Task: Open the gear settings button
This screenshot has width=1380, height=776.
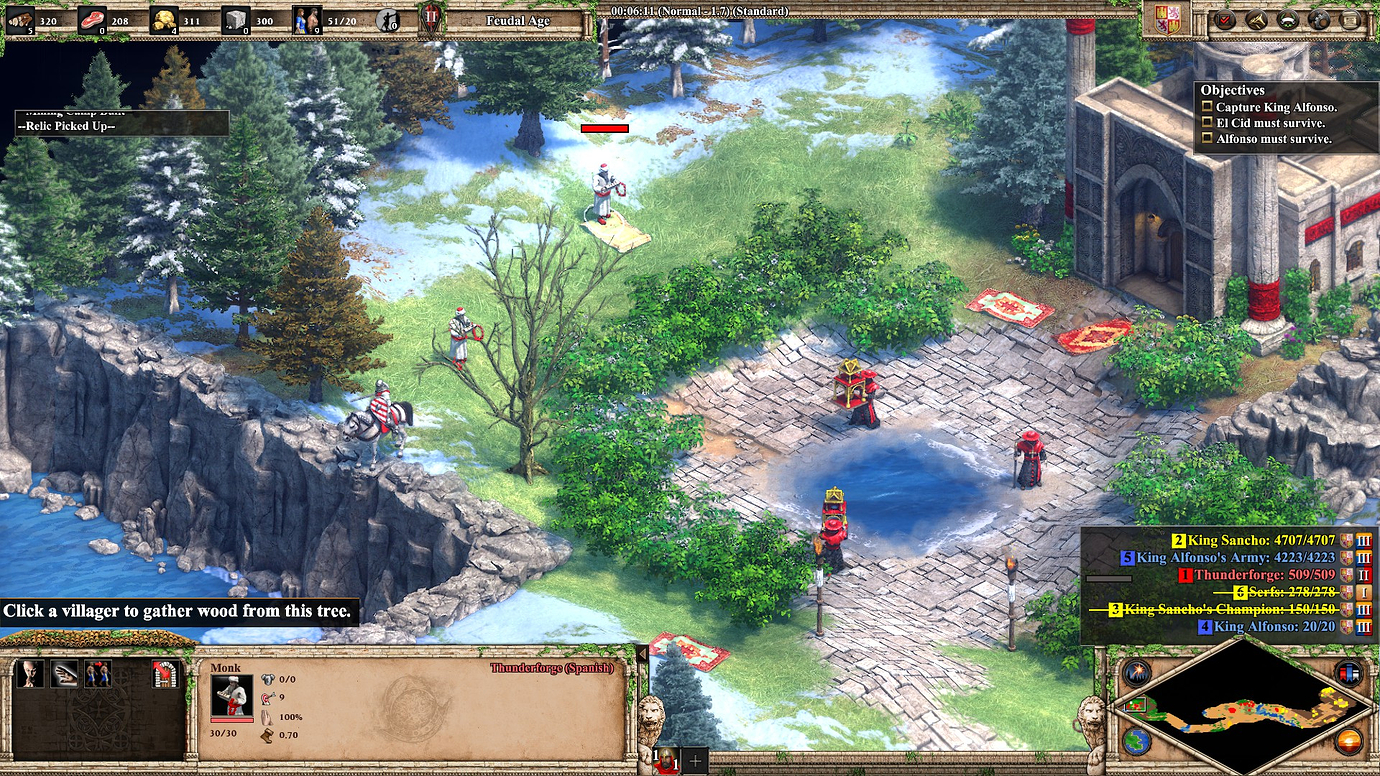Action: [x=1319, y=20]
